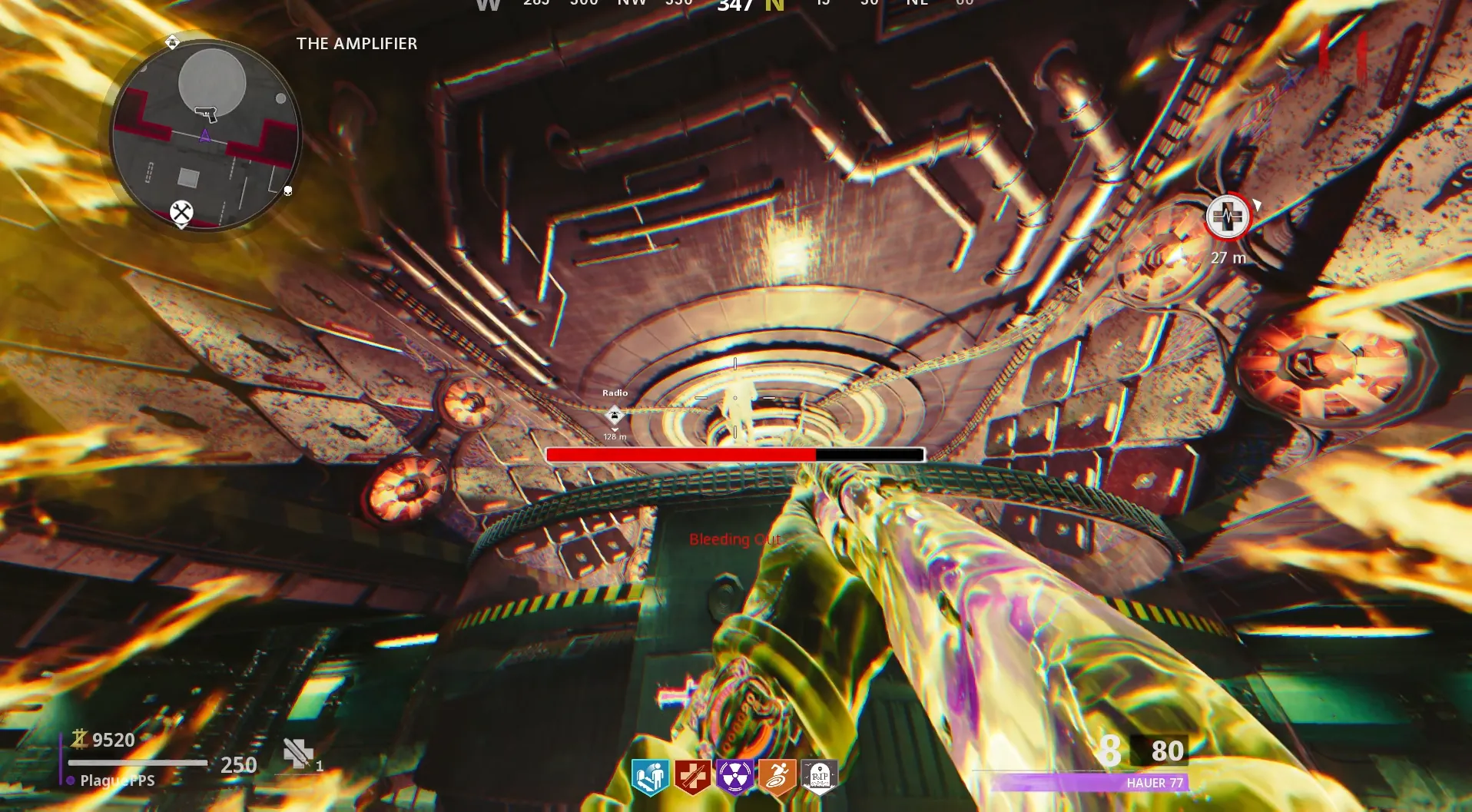Click the Radio objective waypoint marker

point(614,416)
